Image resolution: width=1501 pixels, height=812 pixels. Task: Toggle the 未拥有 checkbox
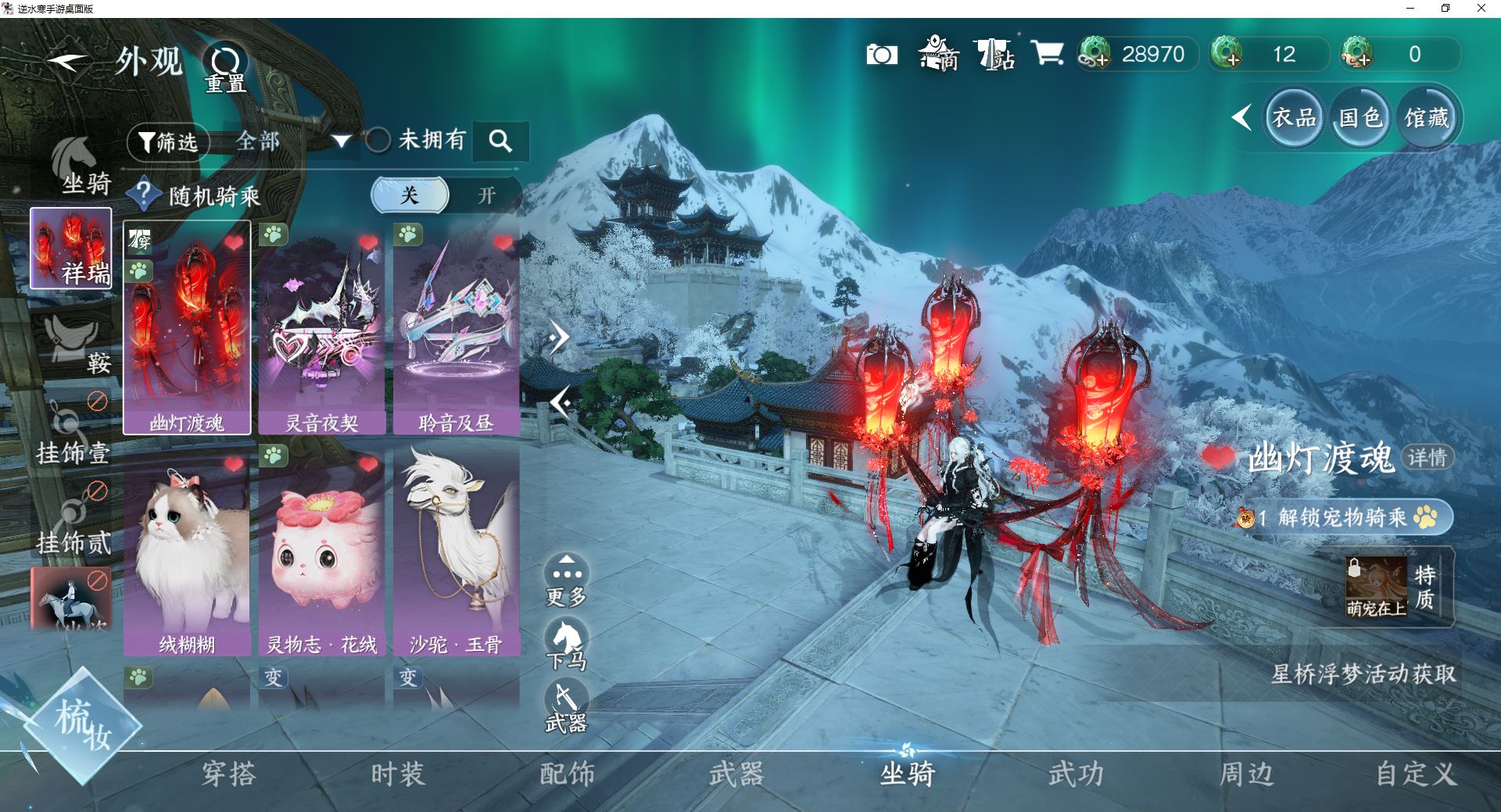378,141
